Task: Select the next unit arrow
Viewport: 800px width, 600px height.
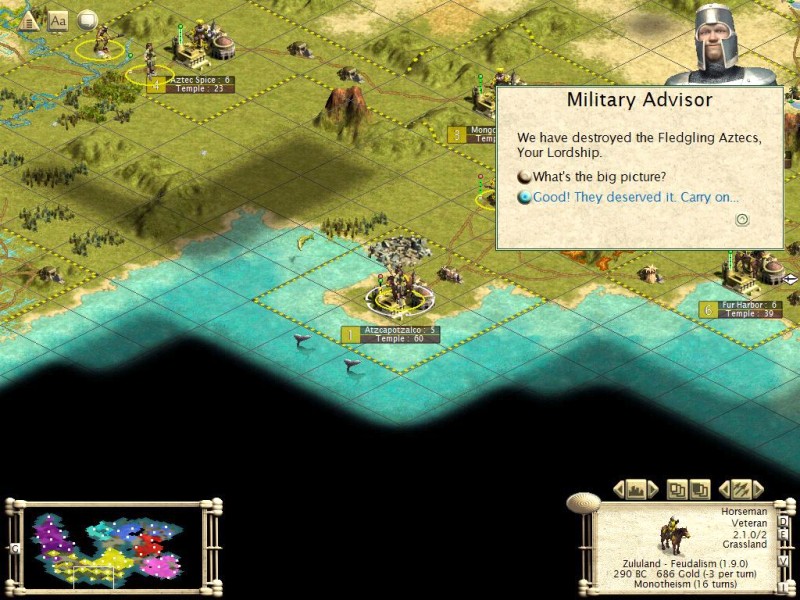Action: pos(758,490)
